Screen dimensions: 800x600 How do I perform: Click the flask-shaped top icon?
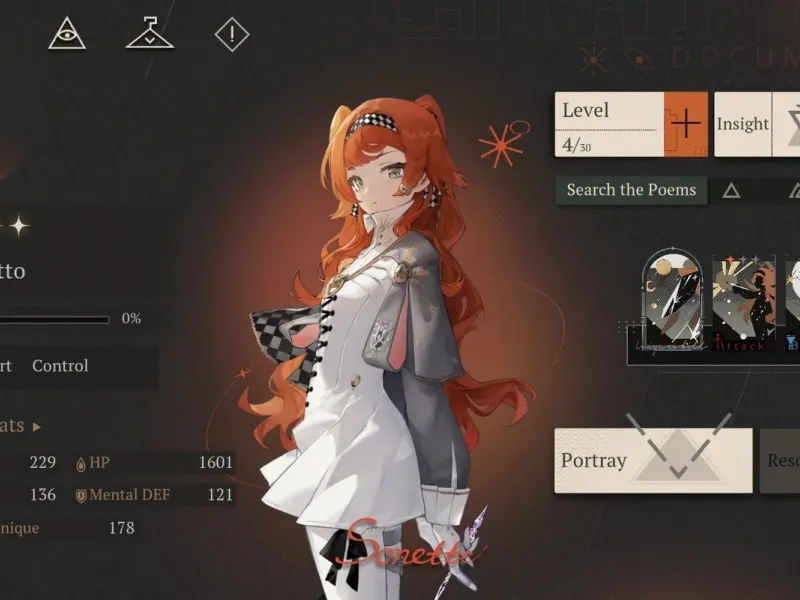[149, 35]
